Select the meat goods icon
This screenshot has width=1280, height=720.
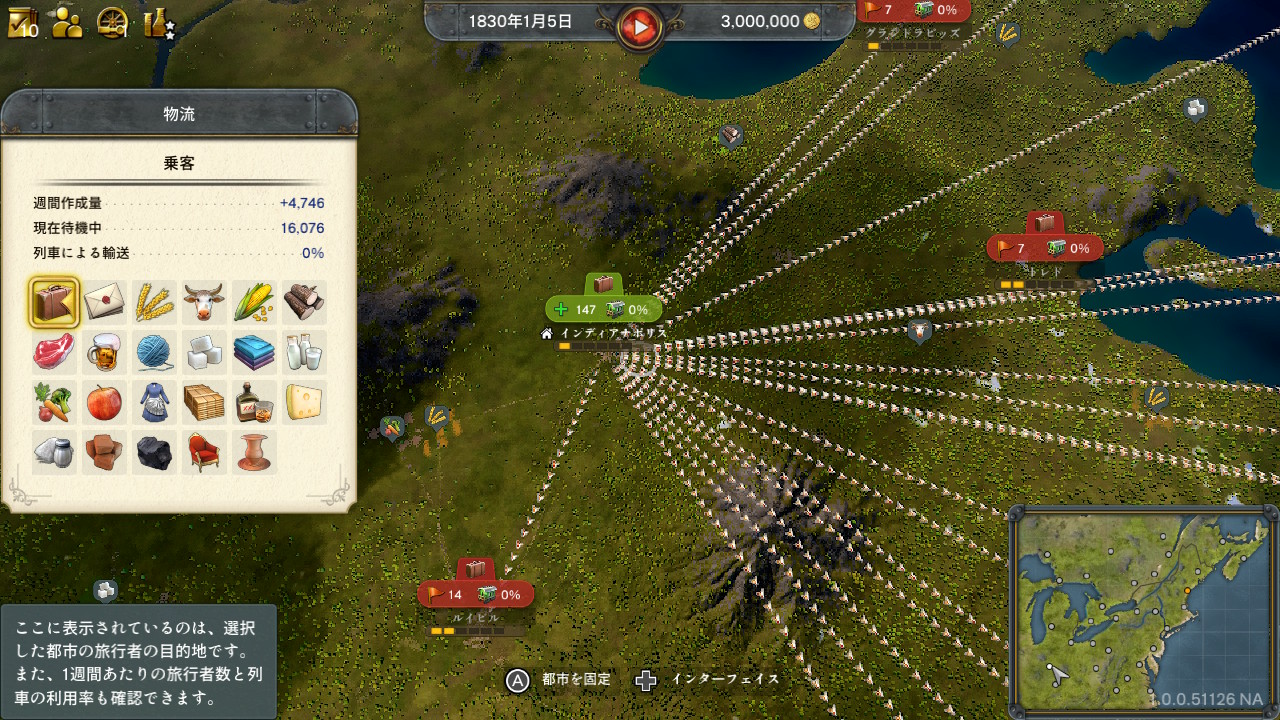click(x=54, y=352)
